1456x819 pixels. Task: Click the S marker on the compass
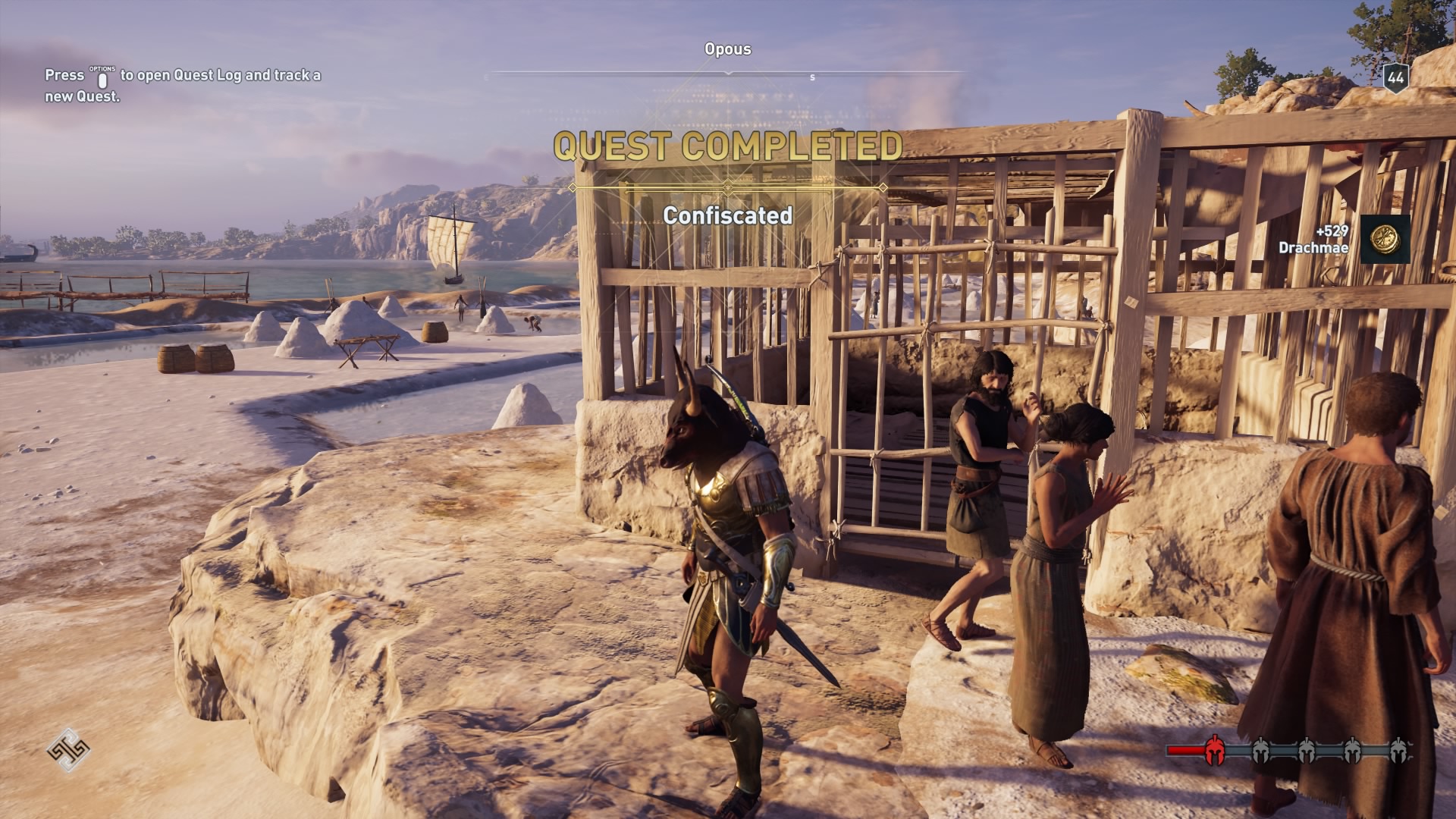811,77
